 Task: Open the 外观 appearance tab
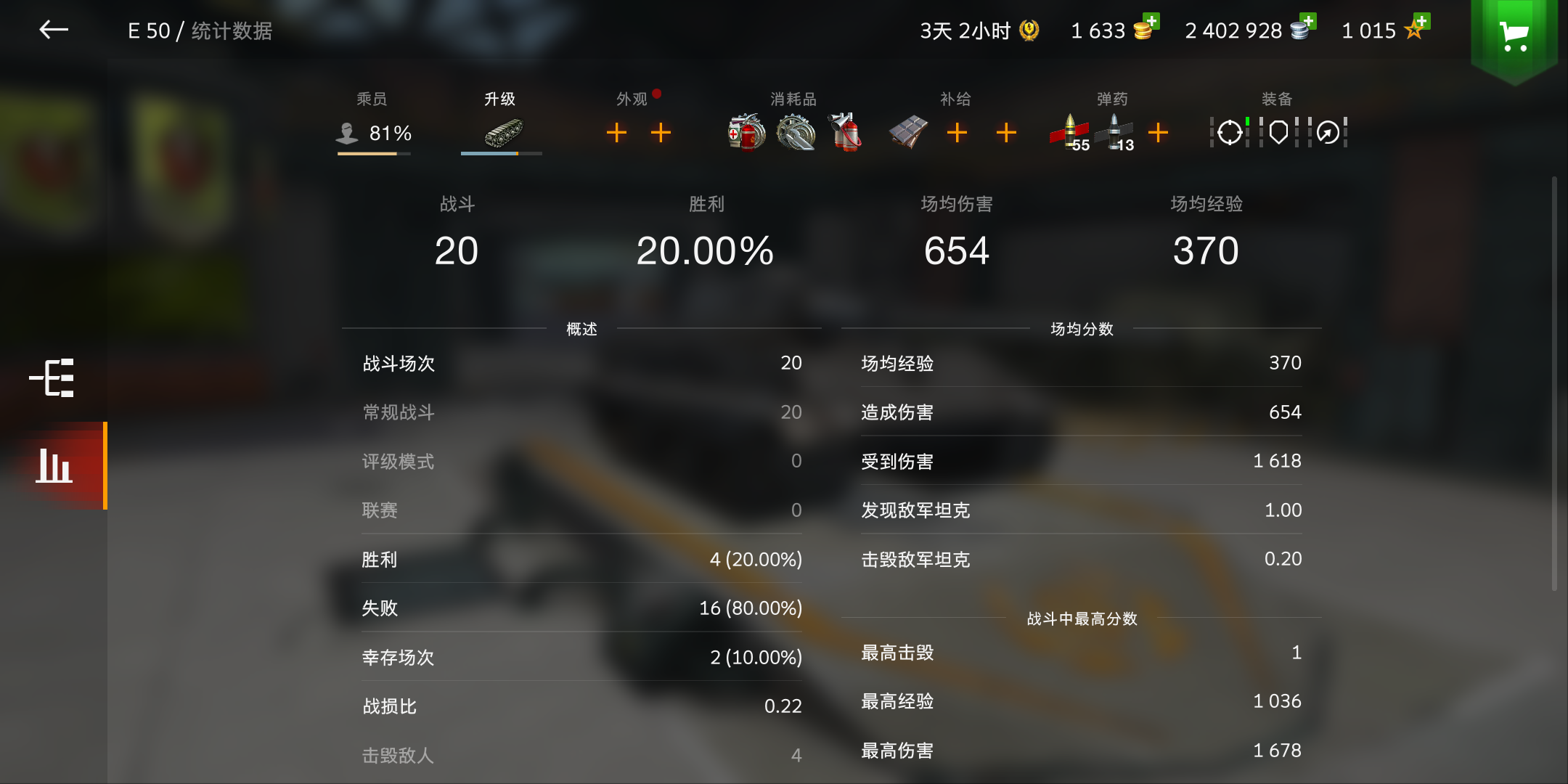[633, 98]
